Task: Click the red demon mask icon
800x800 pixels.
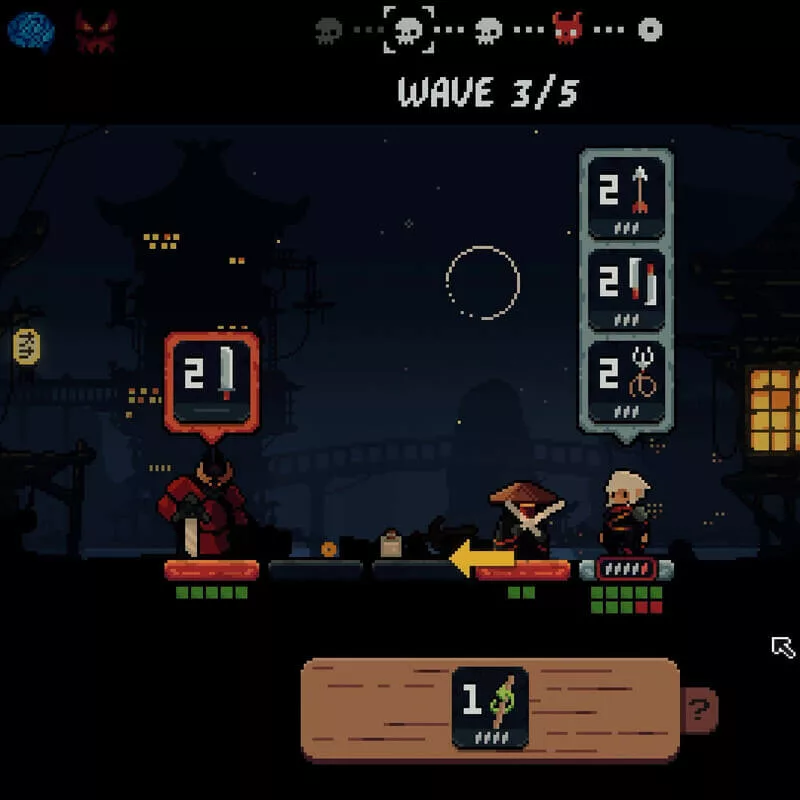Action: (x=95, y=32)
